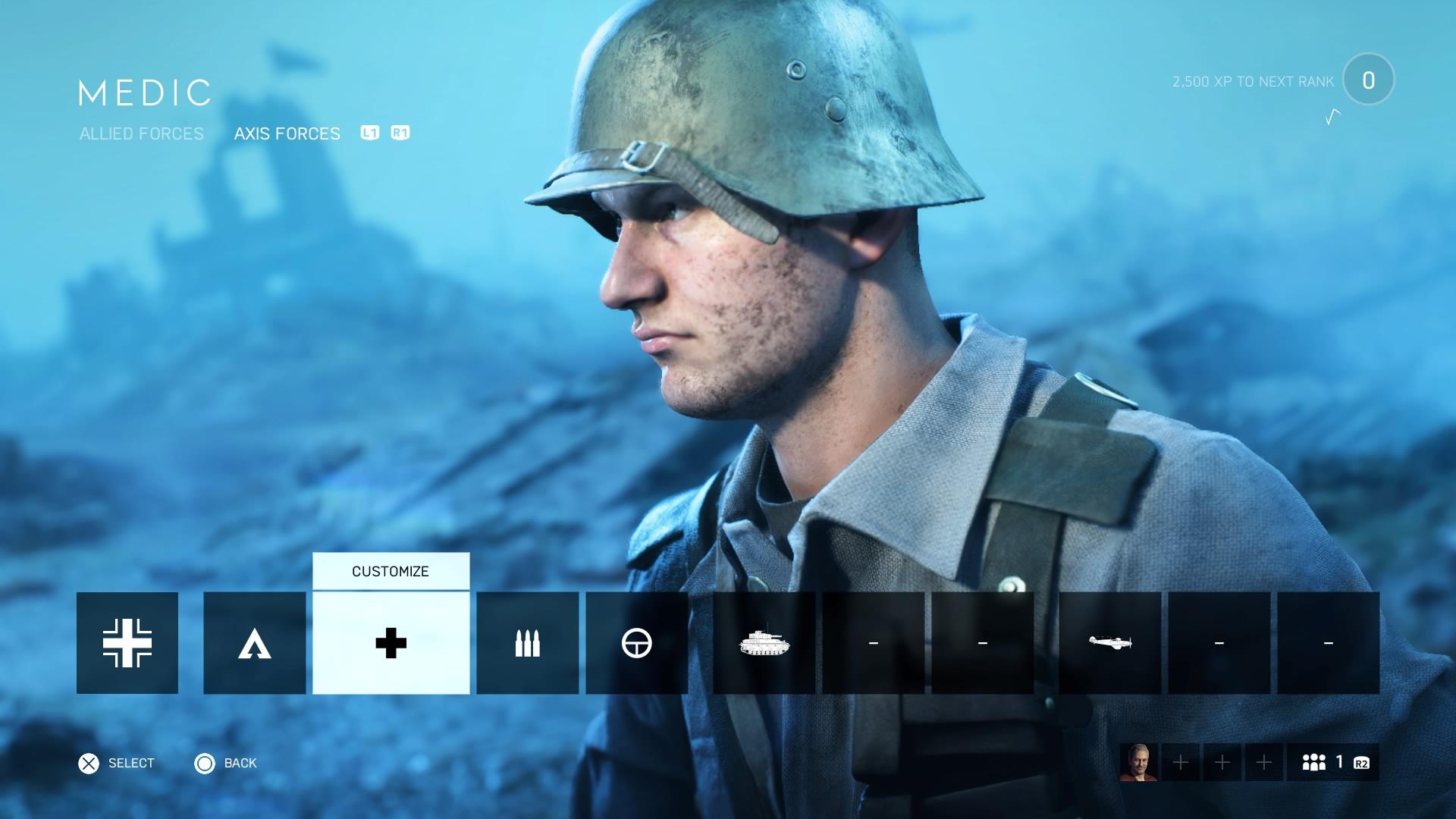
Task: Select the Support class bullets icon
Action: (x=527, y=643)
